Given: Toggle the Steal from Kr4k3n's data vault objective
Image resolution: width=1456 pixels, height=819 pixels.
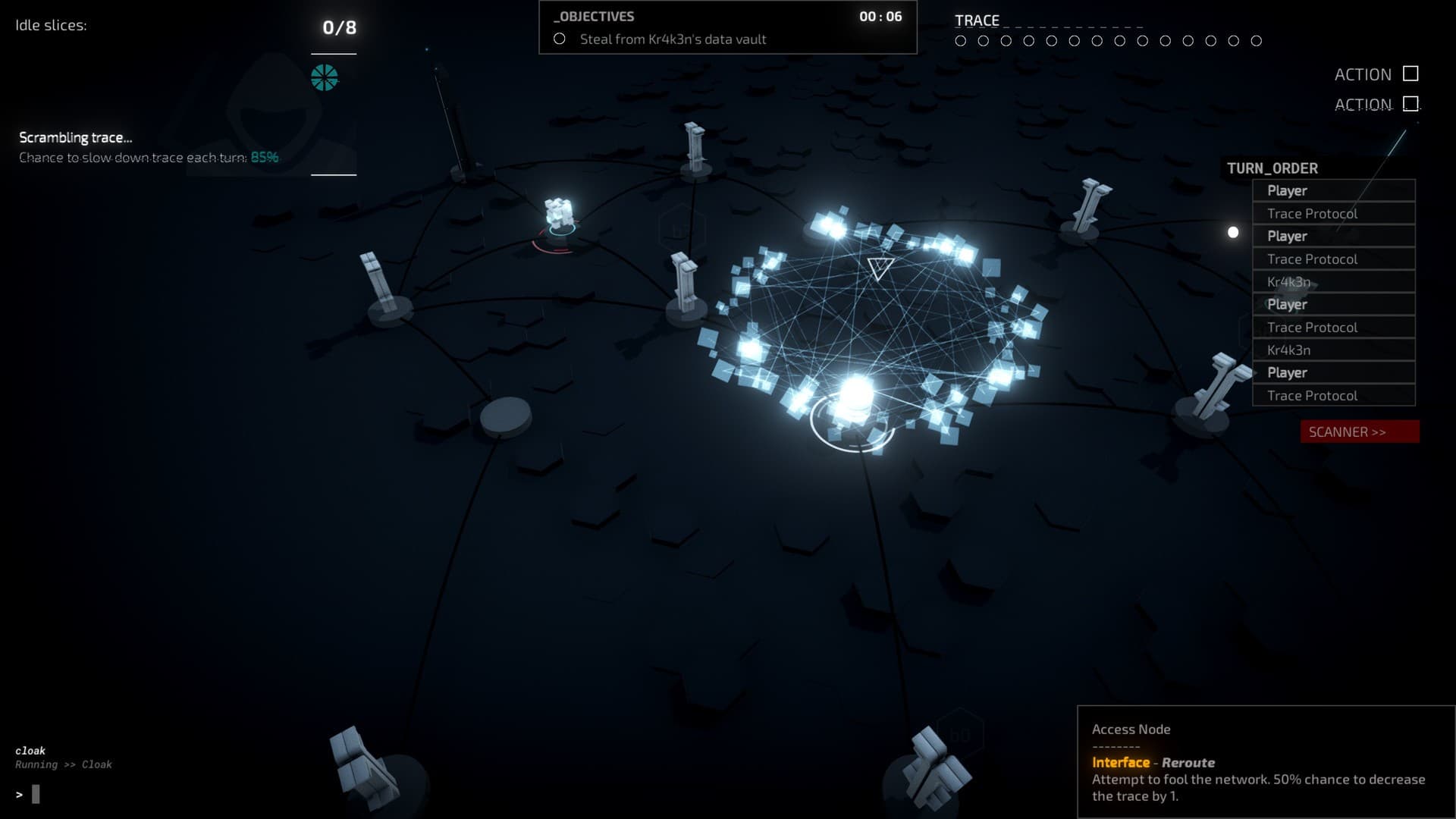Looking at the screenshot, I should (x=560, y=39).
